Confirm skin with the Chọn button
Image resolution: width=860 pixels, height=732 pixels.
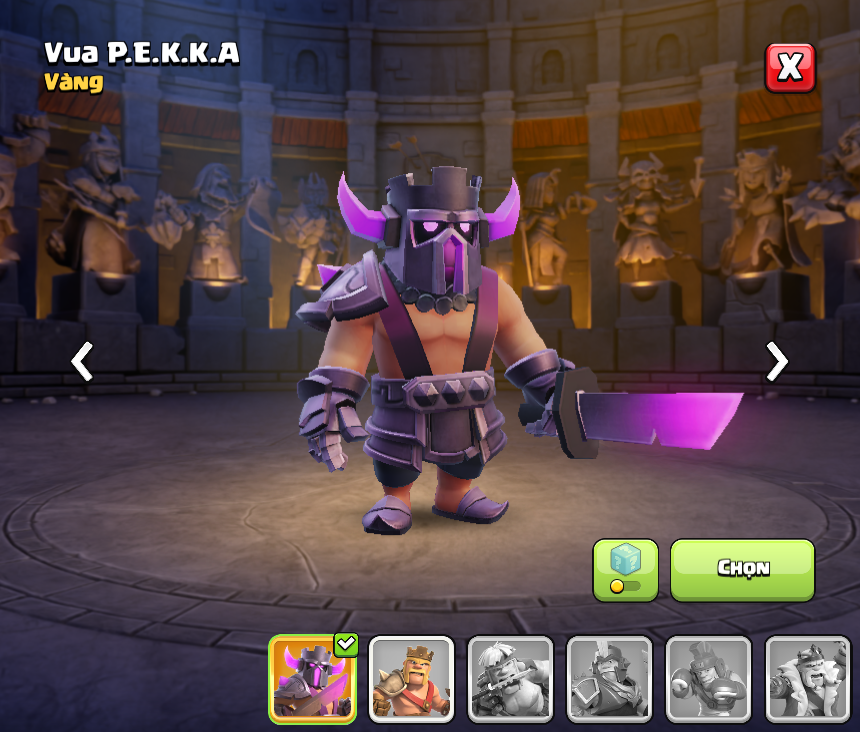point(742,570)
